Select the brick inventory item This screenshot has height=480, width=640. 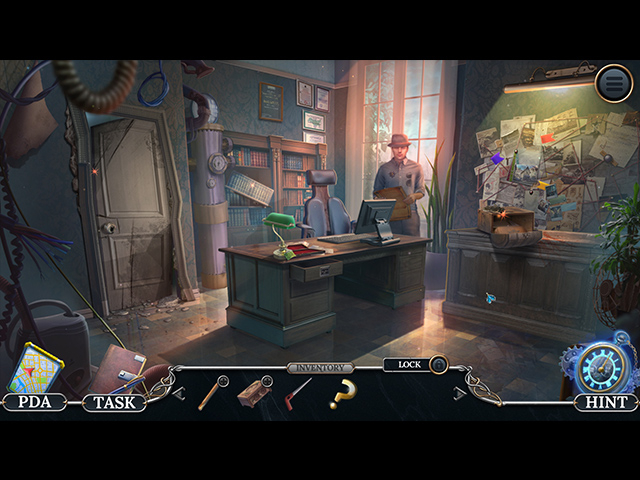[254, 392]
